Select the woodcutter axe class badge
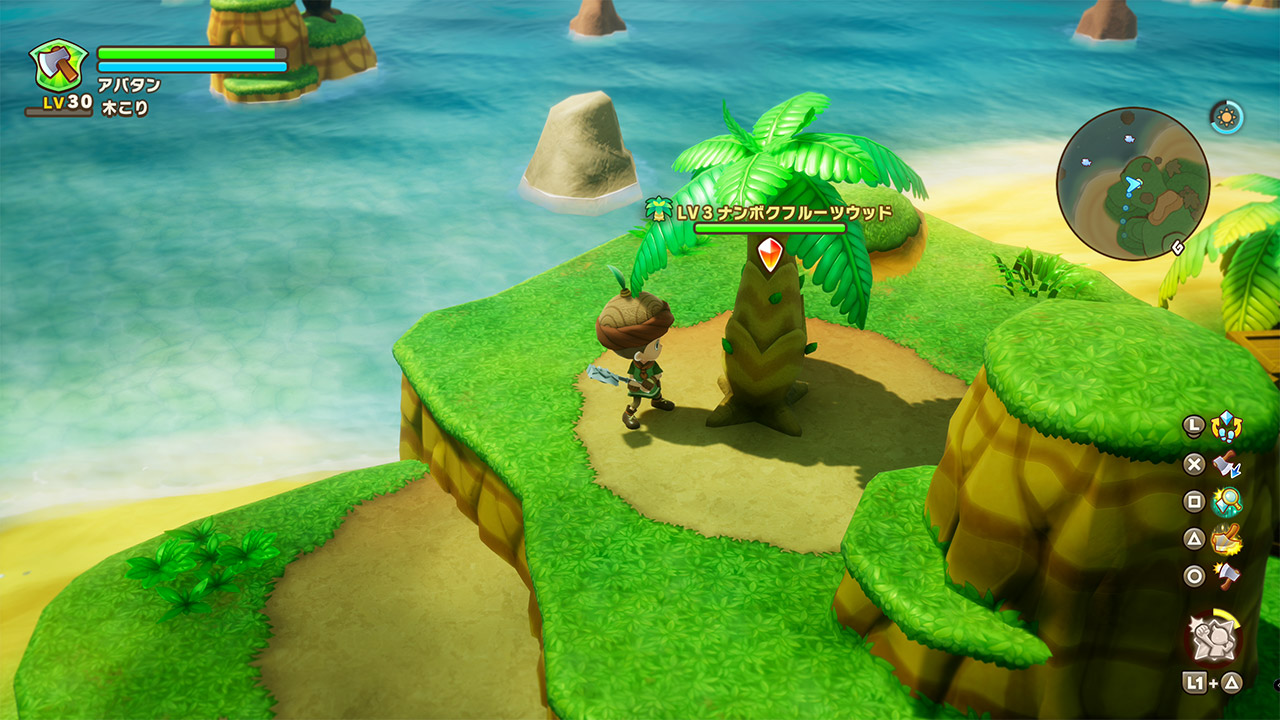This screenshot has height=720, width=1280. click(x=58, y=67)
